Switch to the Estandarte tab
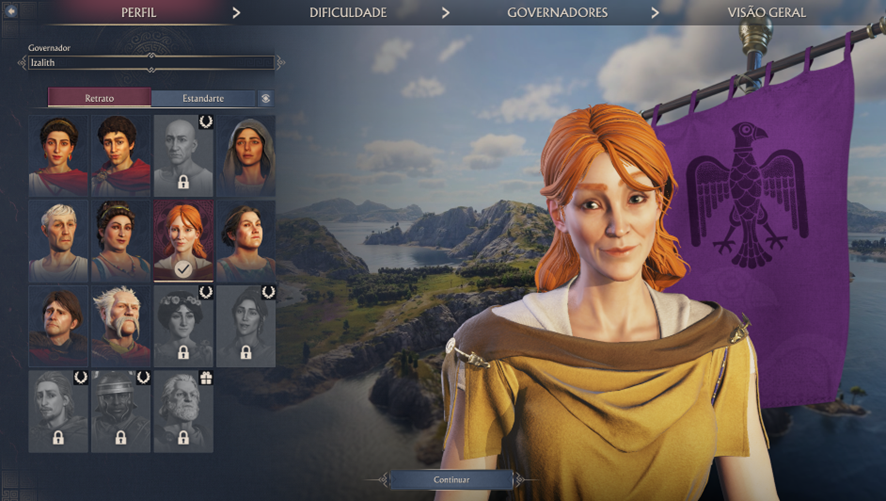 pos(203,99)
